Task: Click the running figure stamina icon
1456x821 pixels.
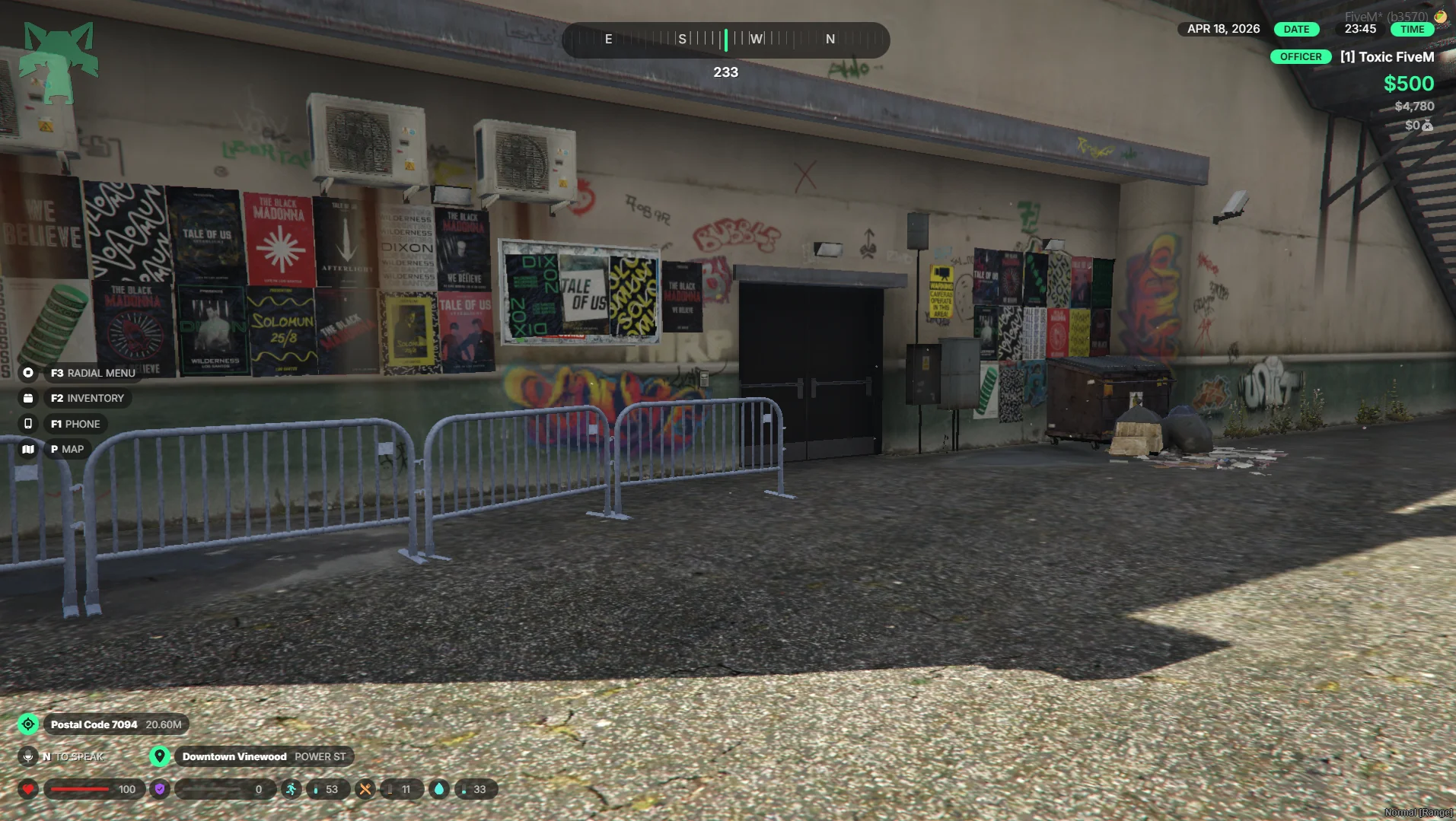Action: [x=291, y=789]
